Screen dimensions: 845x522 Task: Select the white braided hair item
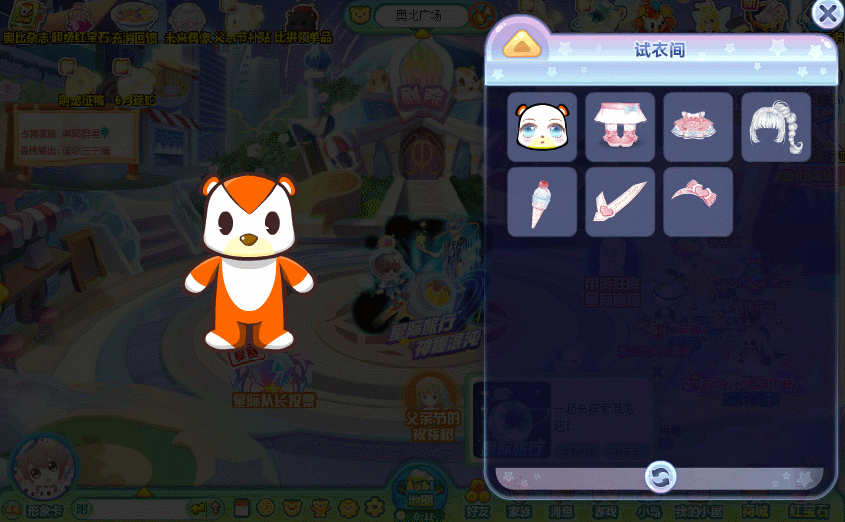[776, 127]
